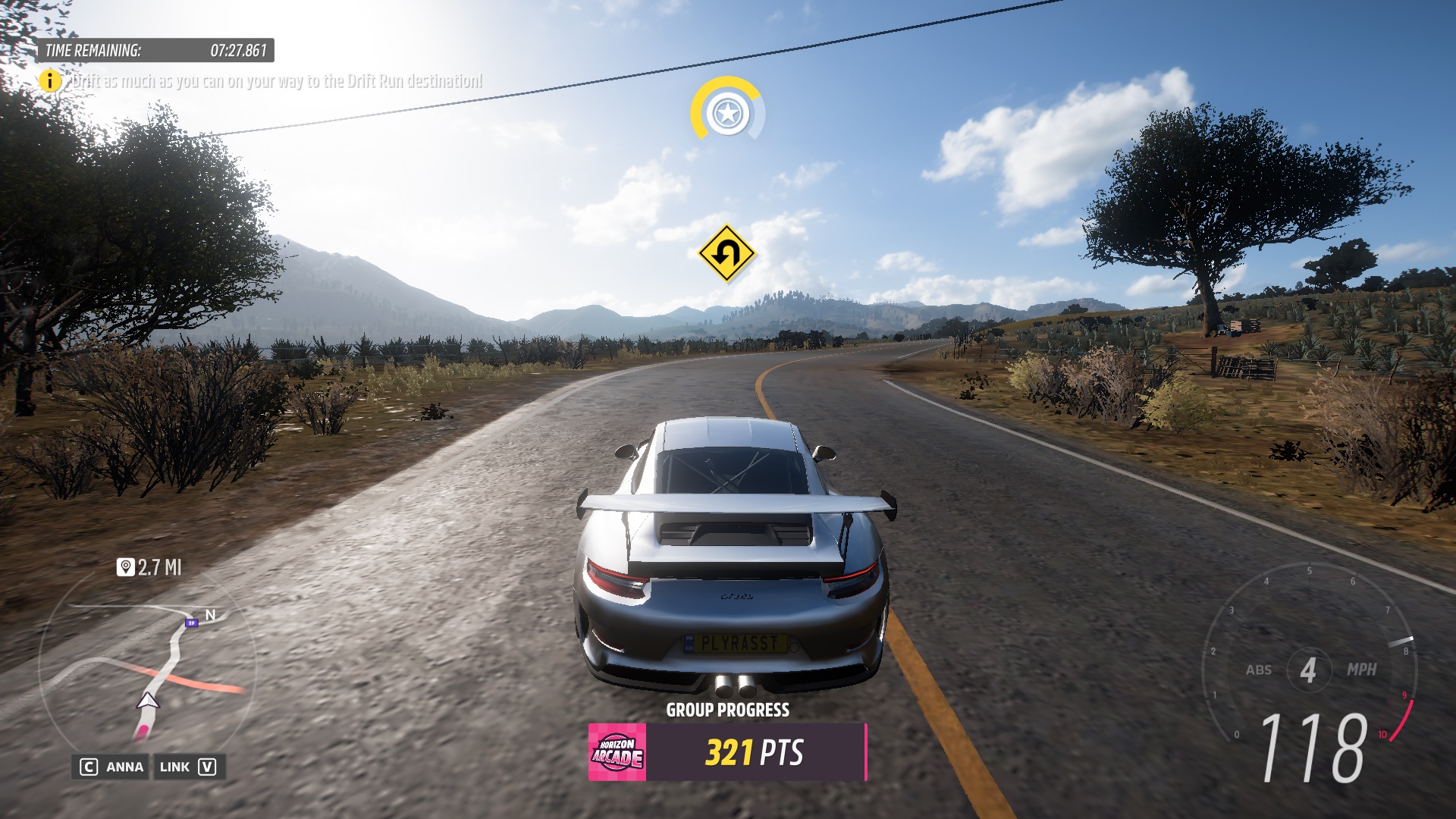The width and height of the screenshot is (1456, 819).
Task: Click the yellow U-turn sign marker
Action: pos(726,253)
